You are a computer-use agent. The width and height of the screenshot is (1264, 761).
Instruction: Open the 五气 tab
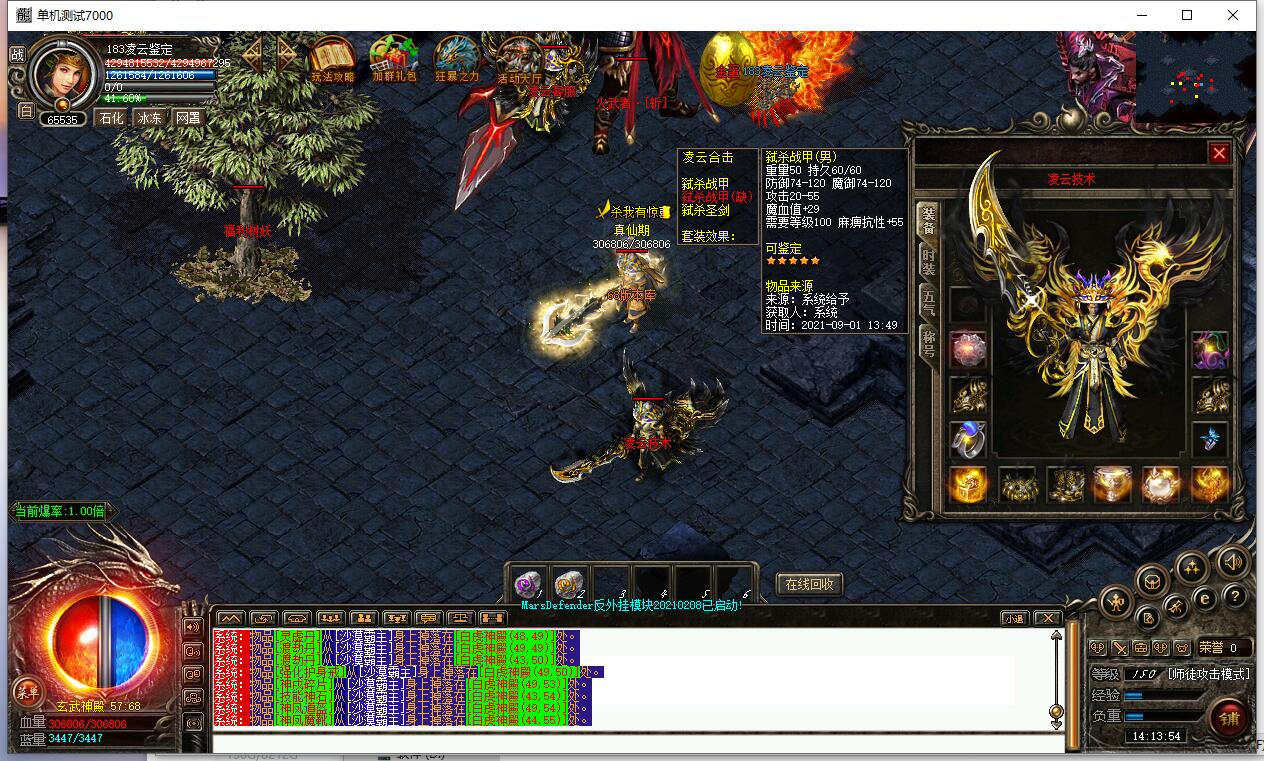coord(928,301)
